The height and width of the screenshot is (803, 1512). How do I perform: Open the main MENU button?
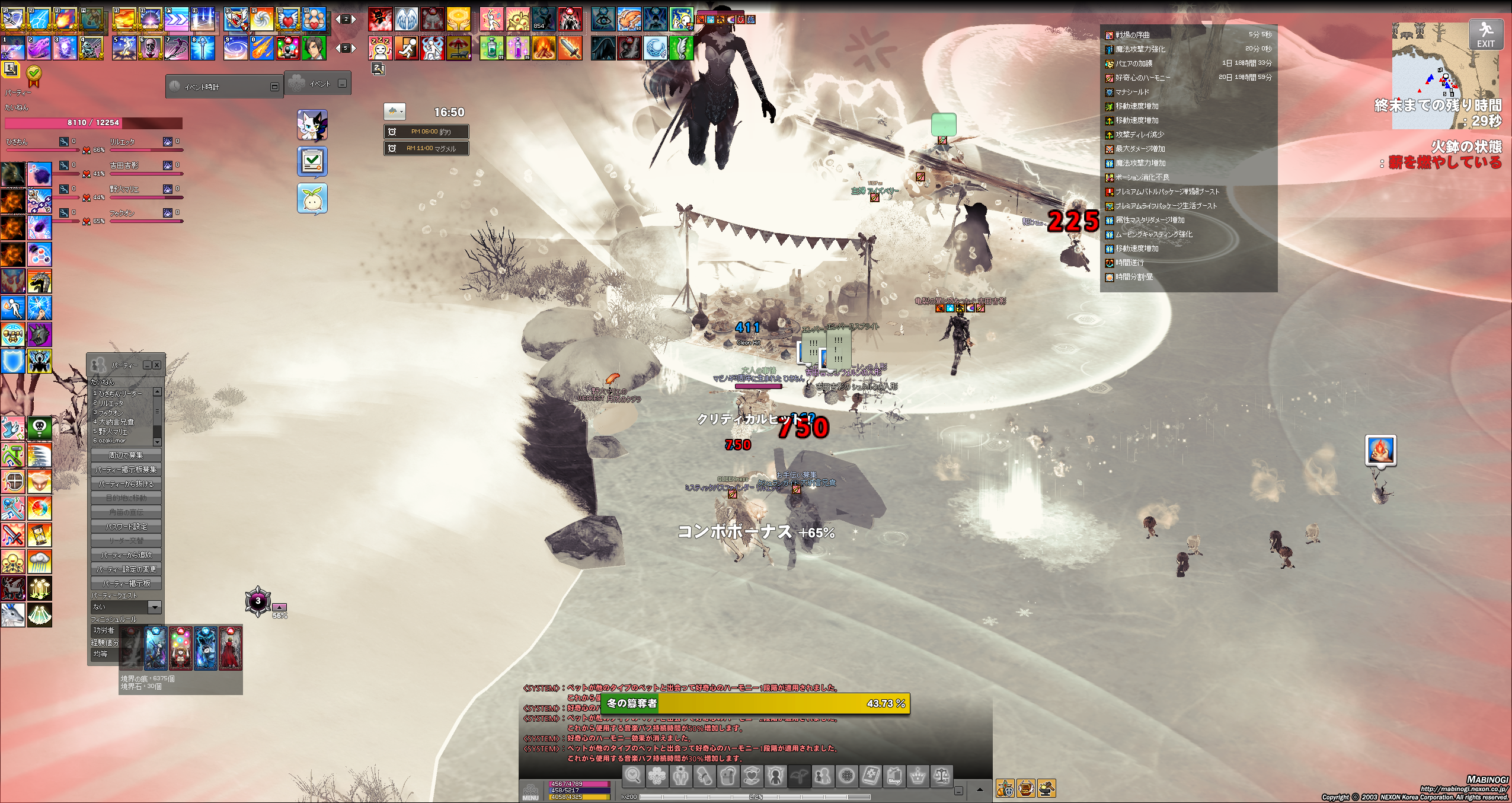coord(530,792)
